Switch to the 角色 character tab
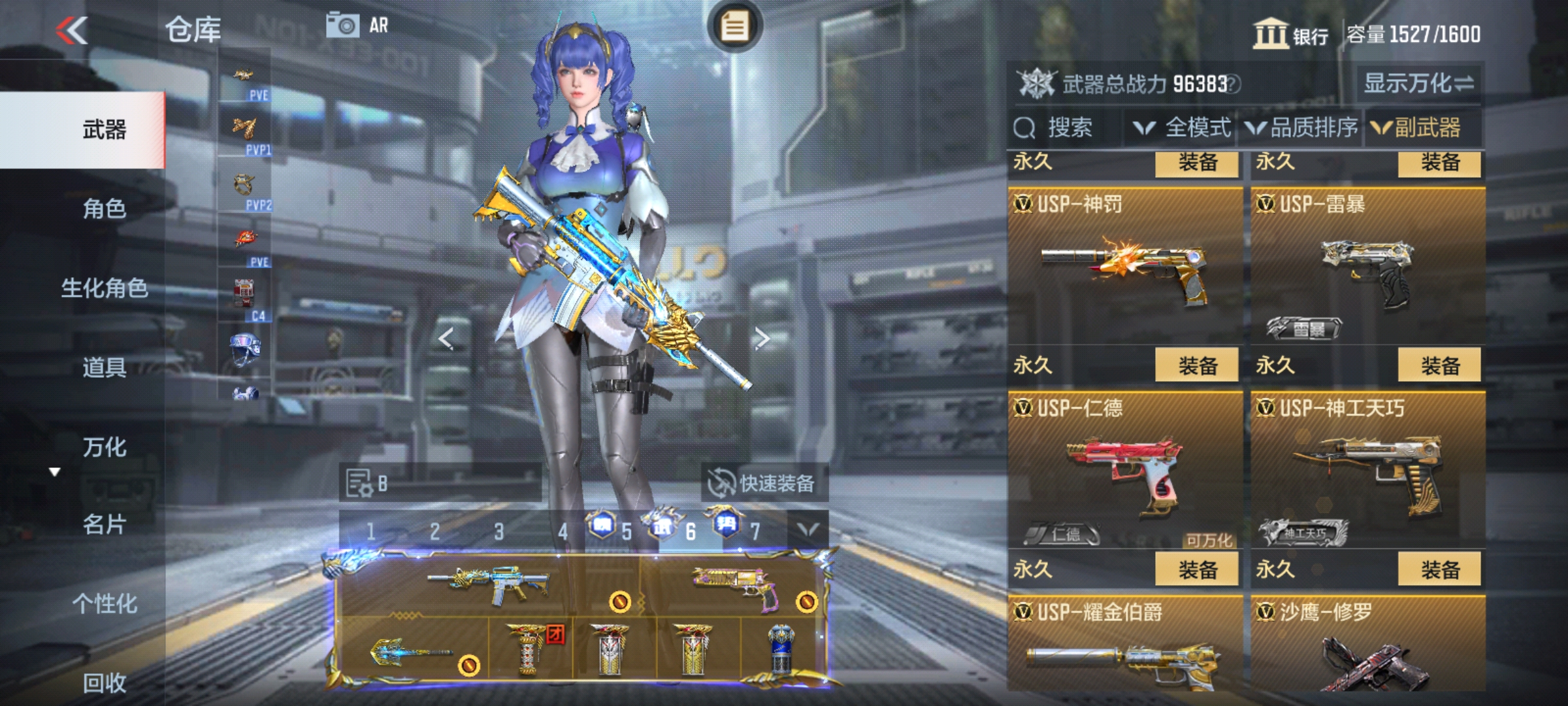 point(103,209)
